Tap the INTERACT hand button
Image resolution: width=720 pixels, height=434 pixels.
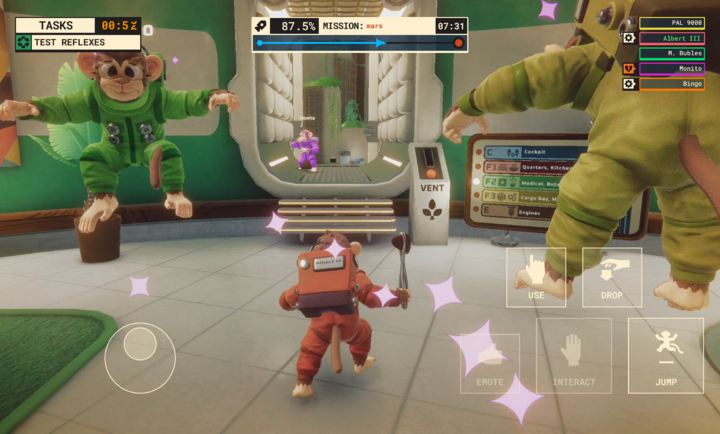pyautogui.click(x=573, y=355)
